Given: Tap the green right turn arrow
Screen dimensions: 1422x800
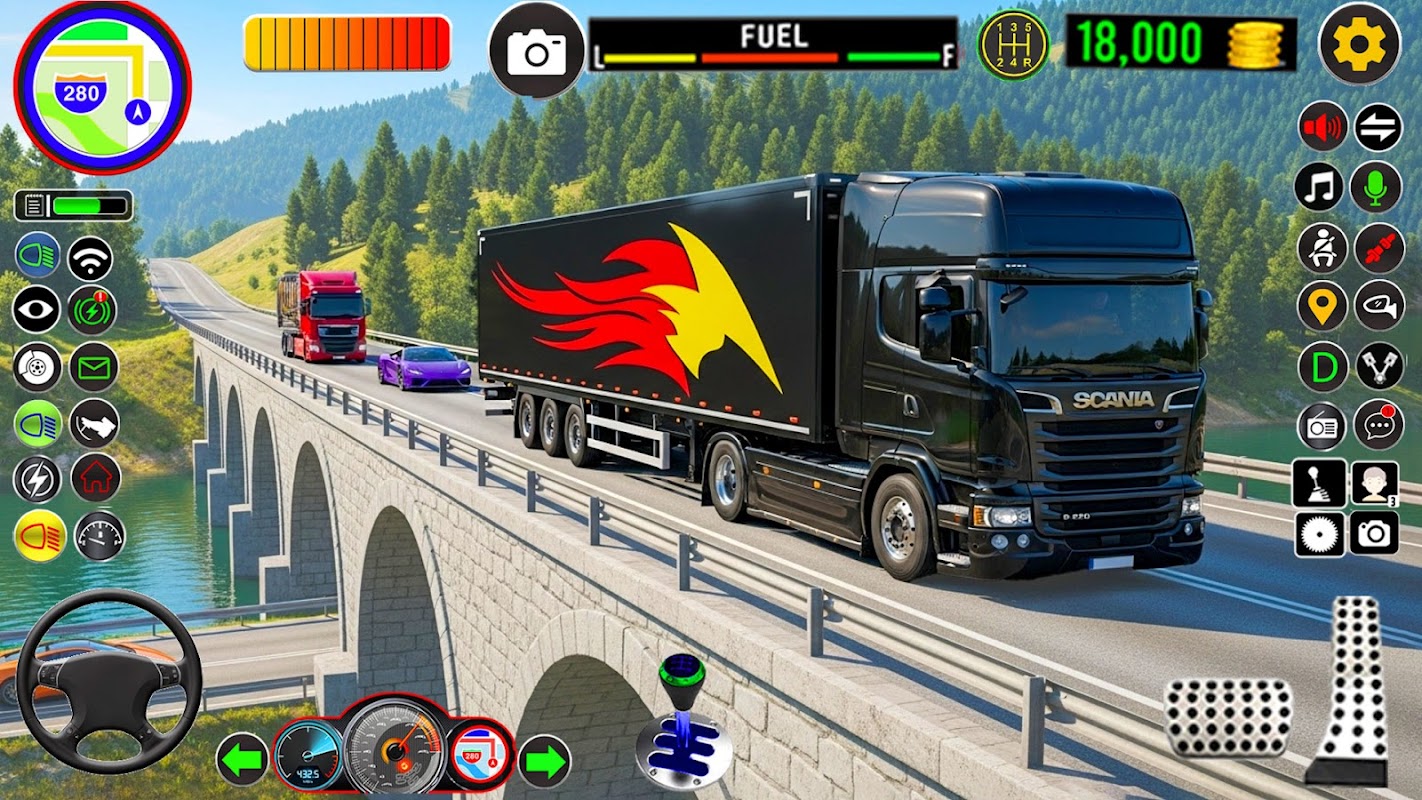Looking at the screenshot, I should tap(544, 760).
